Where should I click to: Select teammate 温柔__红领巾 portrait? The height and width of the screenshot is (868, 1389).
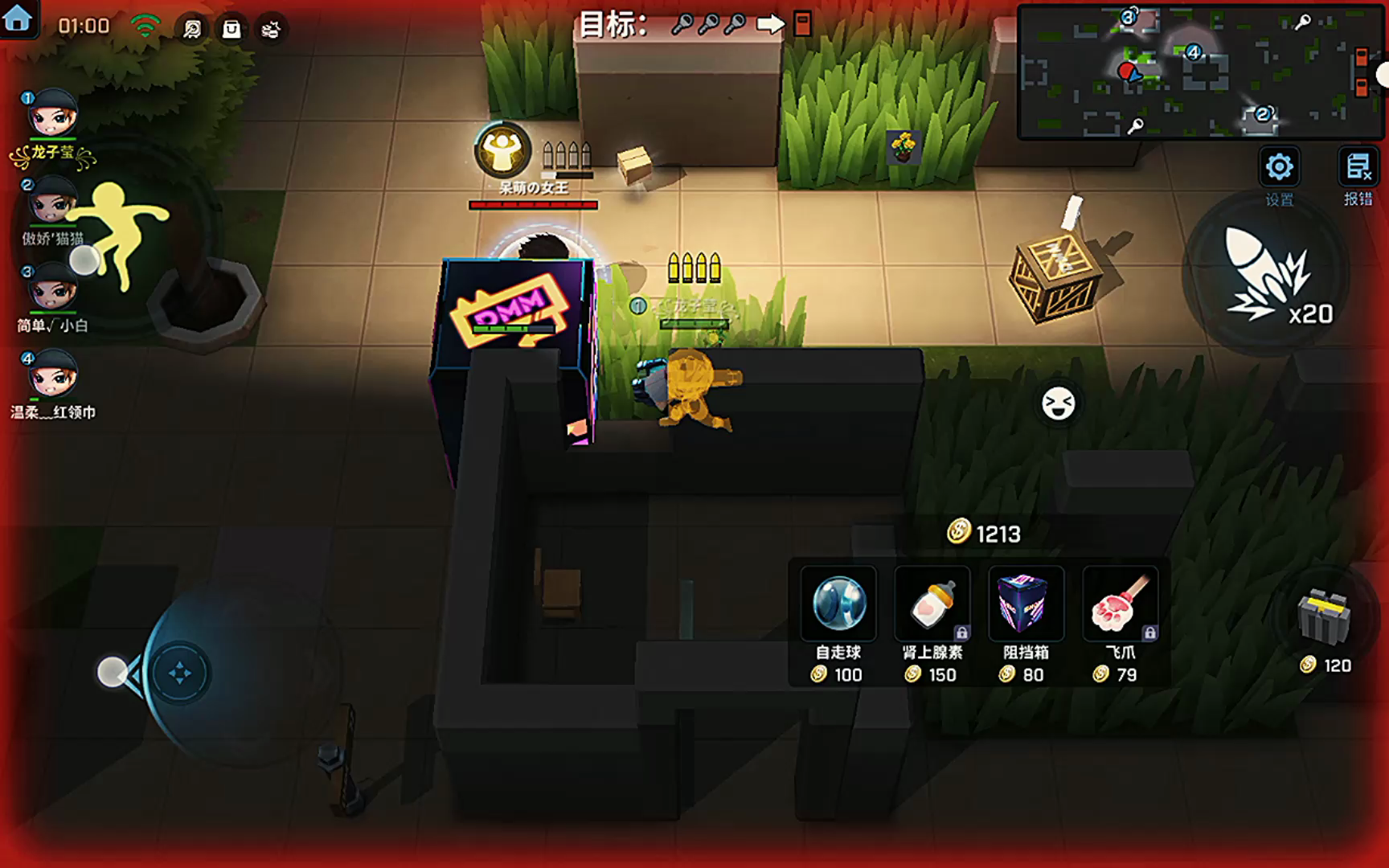(52, 375)
